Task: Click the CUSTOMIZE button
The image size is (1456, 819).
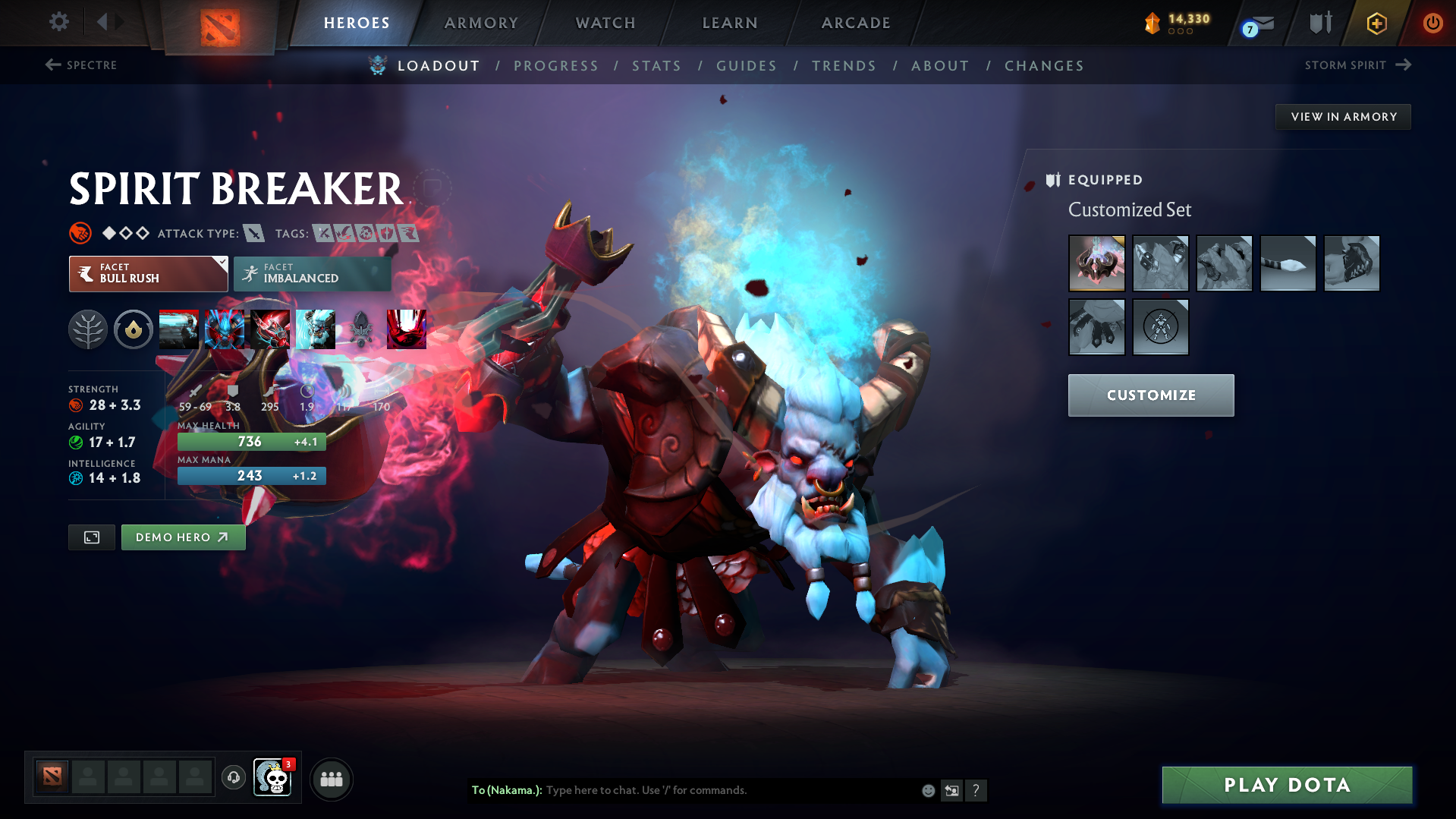Action: (x=1150, y=395)
